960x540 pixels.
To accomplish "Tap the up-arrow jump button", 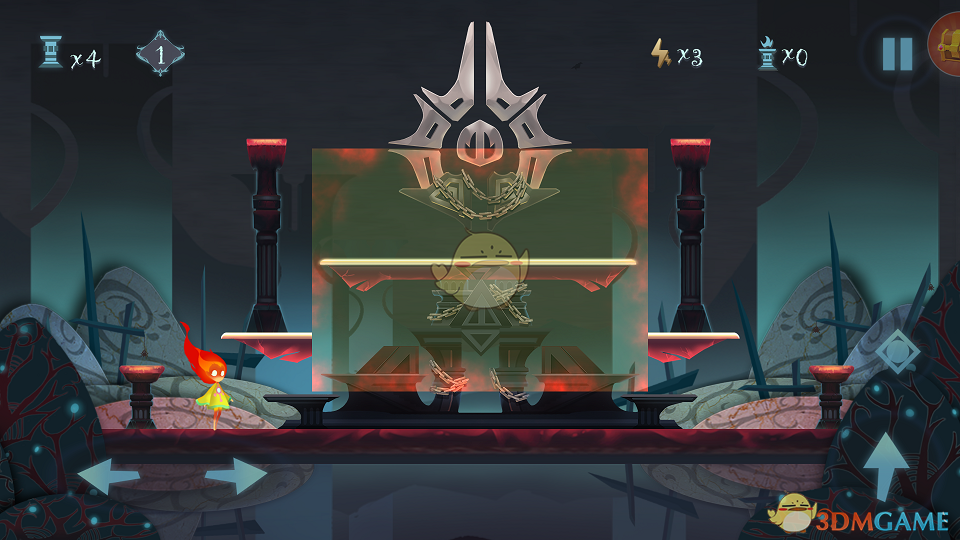I will 885,466.
